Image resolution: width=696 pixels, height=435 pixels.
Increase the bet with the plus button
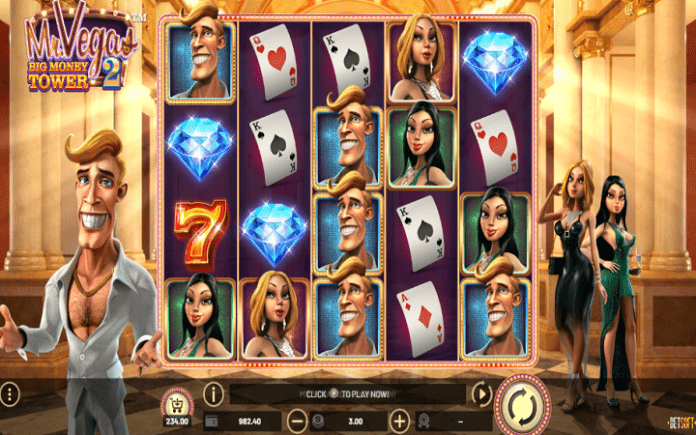pyautogui.click(x=399, y=420)
